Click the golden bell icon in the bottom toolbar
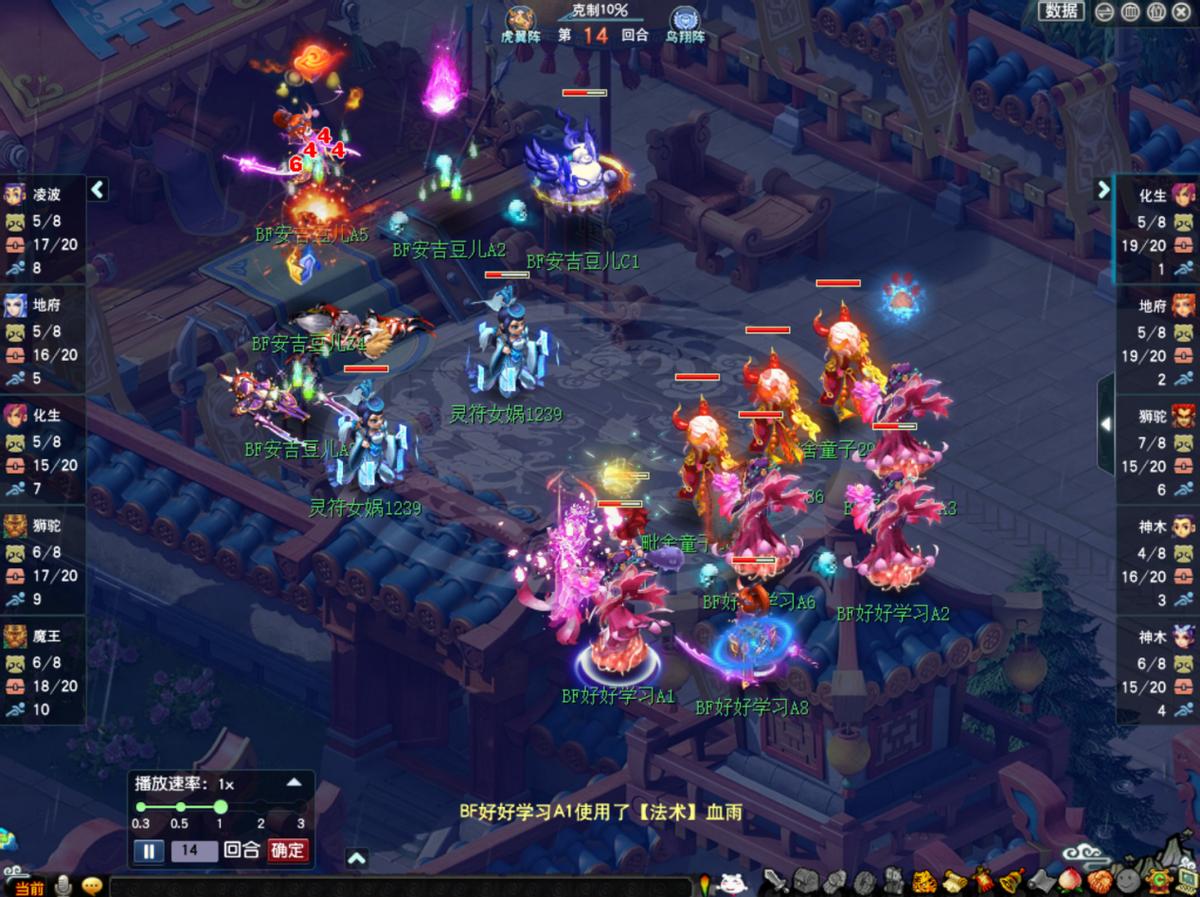The width and height of the screenshot is (1200, 897). point(1012,882)
